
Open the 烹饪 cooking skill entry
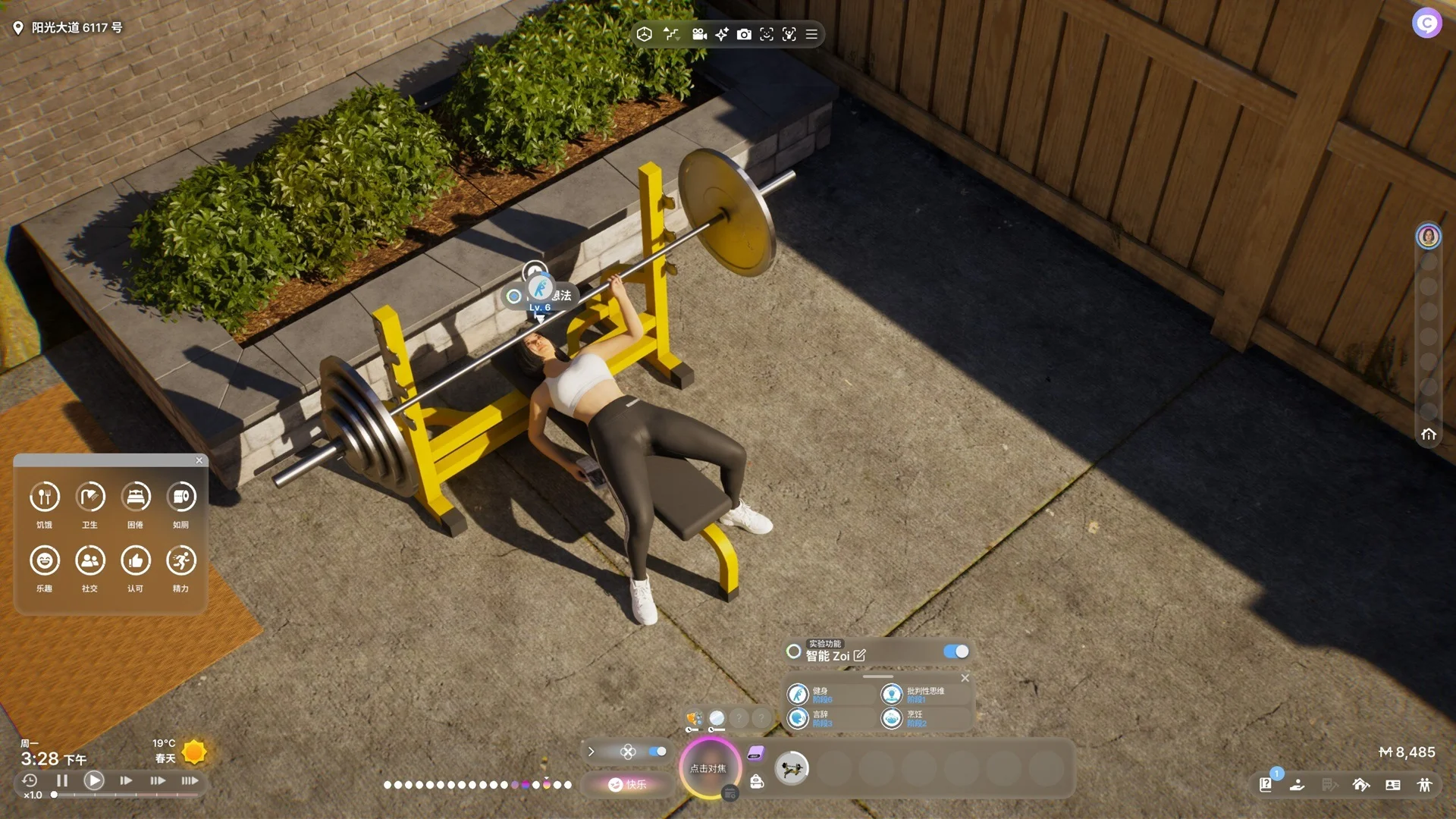(x=892, y=717)
